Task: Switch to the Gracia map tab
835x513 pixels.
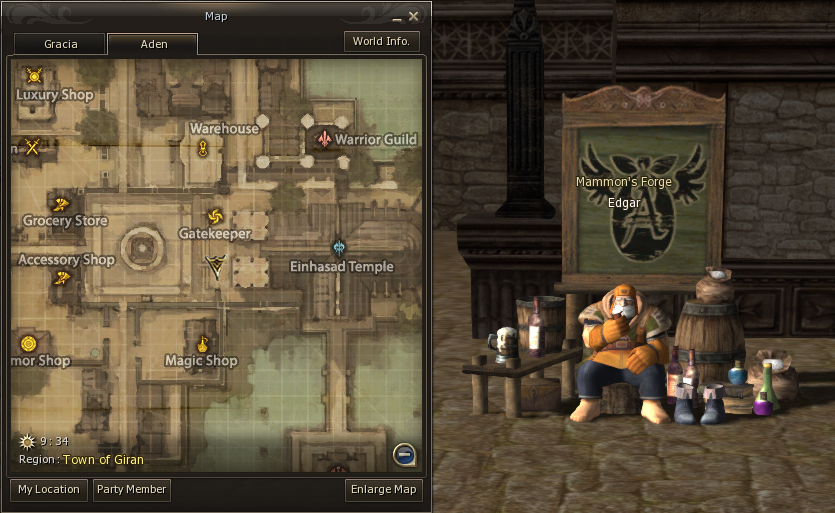Action: pos(60,45)
